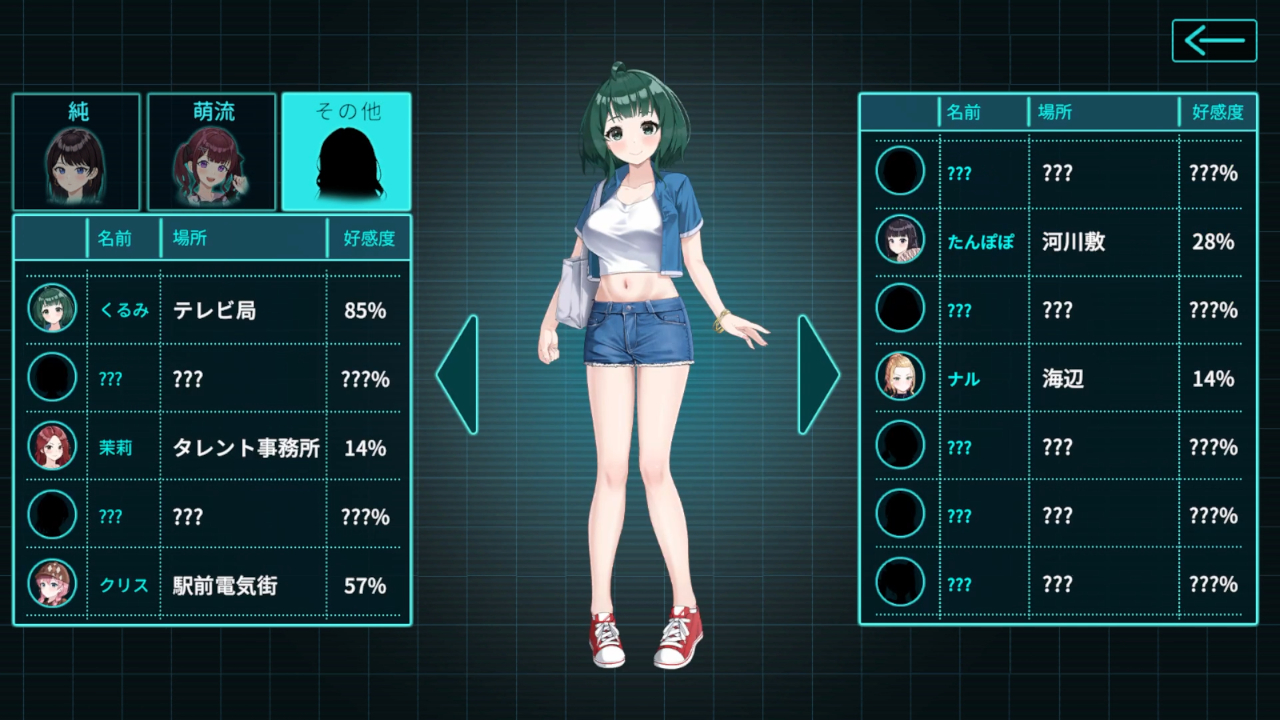Click ナル's blonde portrait icon
1280x720 pixels.
[900, 377]
